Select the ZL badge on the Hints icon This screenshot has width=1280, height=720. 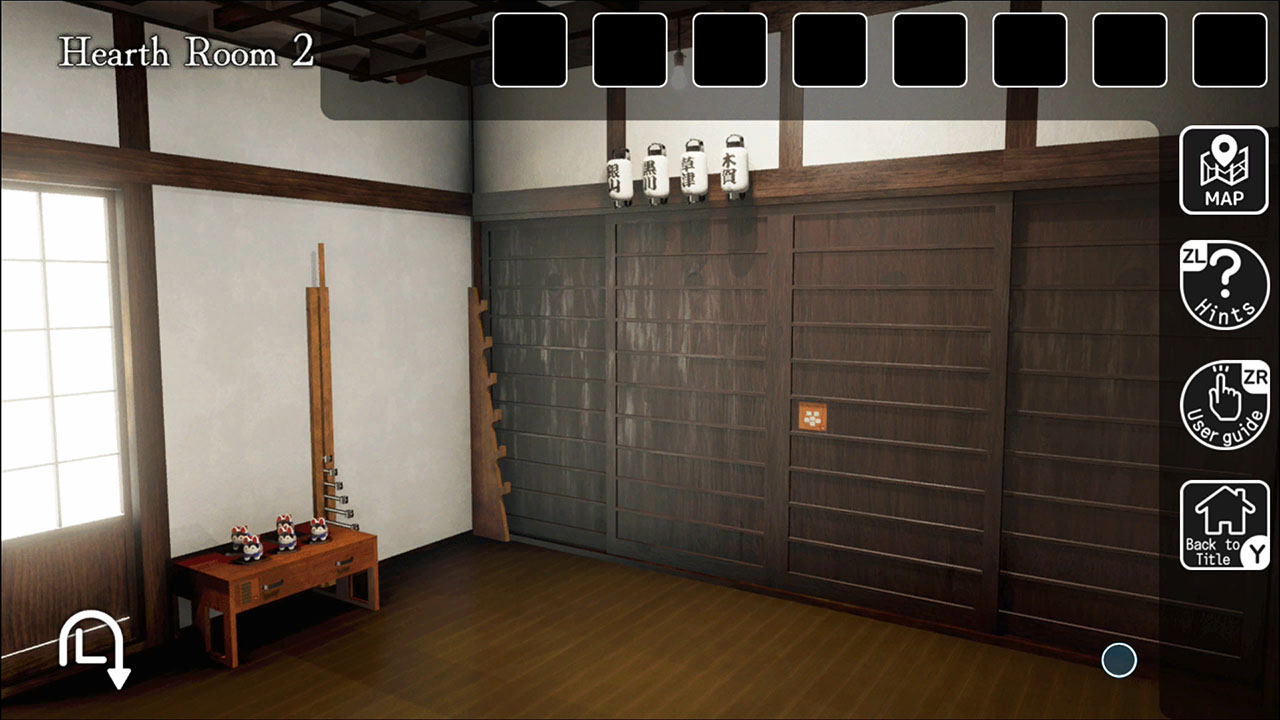[x=1196, y=258]
